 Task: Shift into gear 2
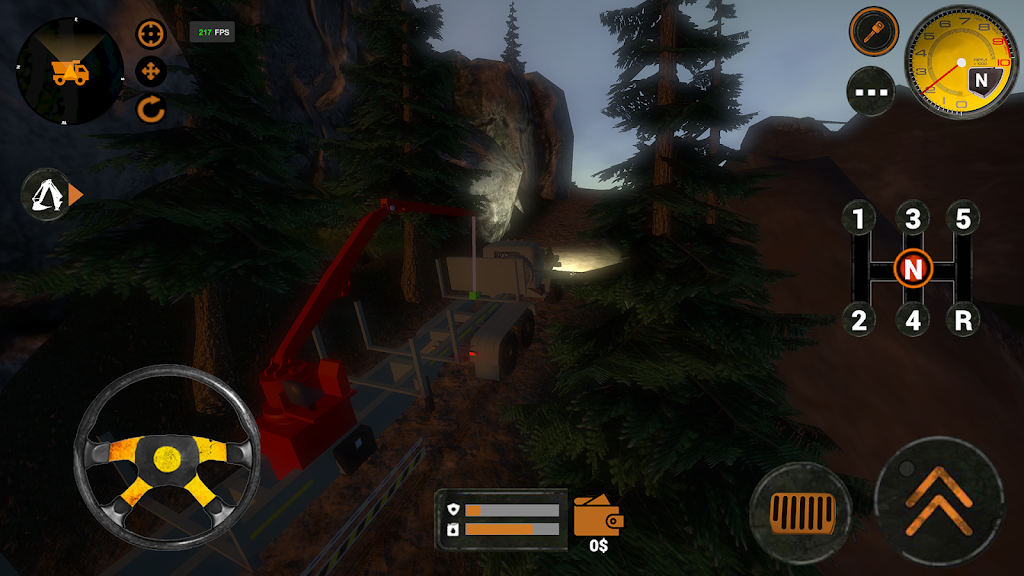click(x=858, y=321)
